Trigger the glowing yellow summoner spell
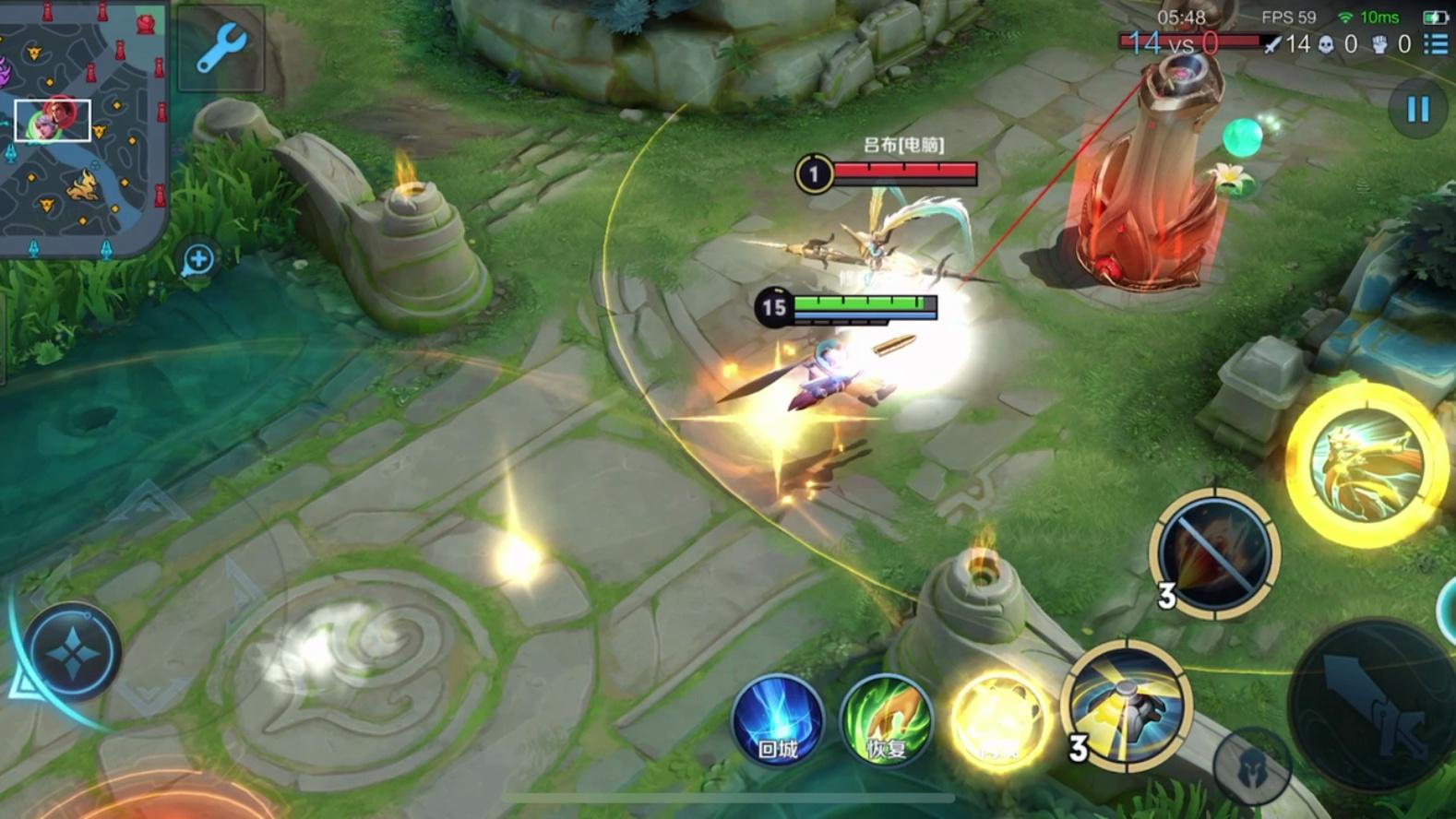1456x819 pixels. 997,720
